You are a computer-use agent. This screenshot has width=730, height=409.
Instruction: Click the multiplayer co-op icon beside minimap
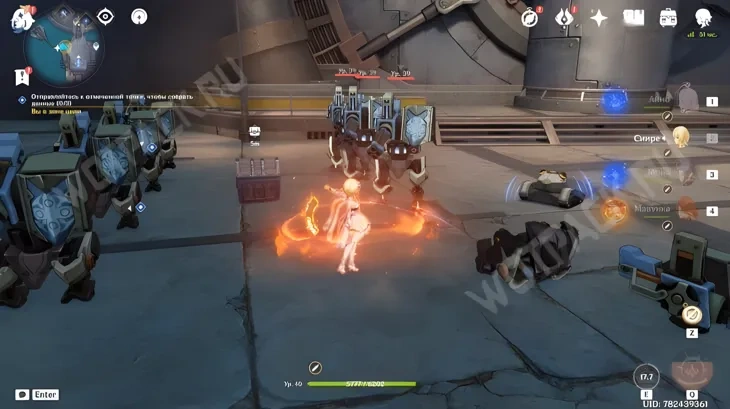coord(139,16)
